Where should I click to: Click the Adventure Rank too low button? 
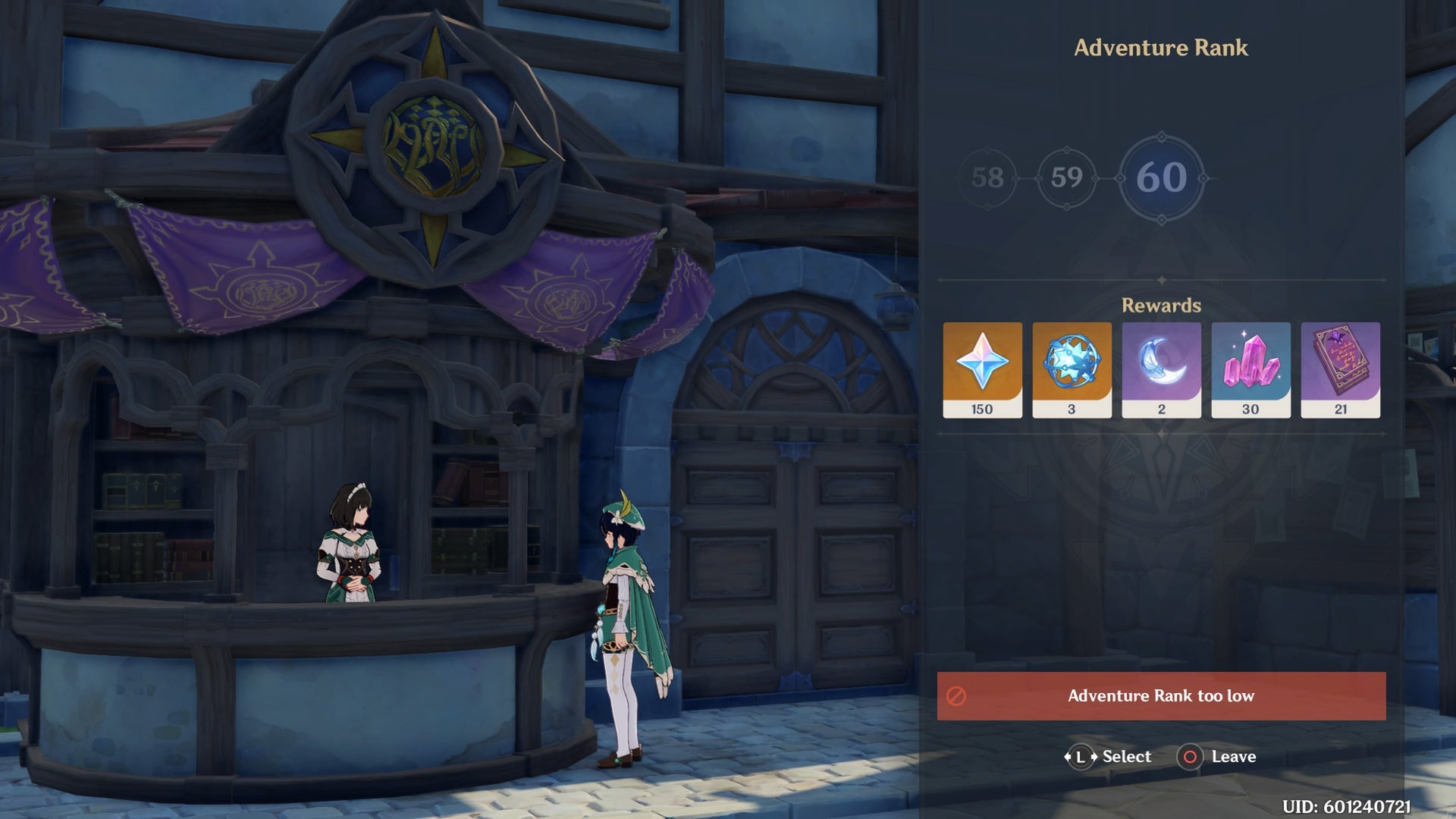1161,695
